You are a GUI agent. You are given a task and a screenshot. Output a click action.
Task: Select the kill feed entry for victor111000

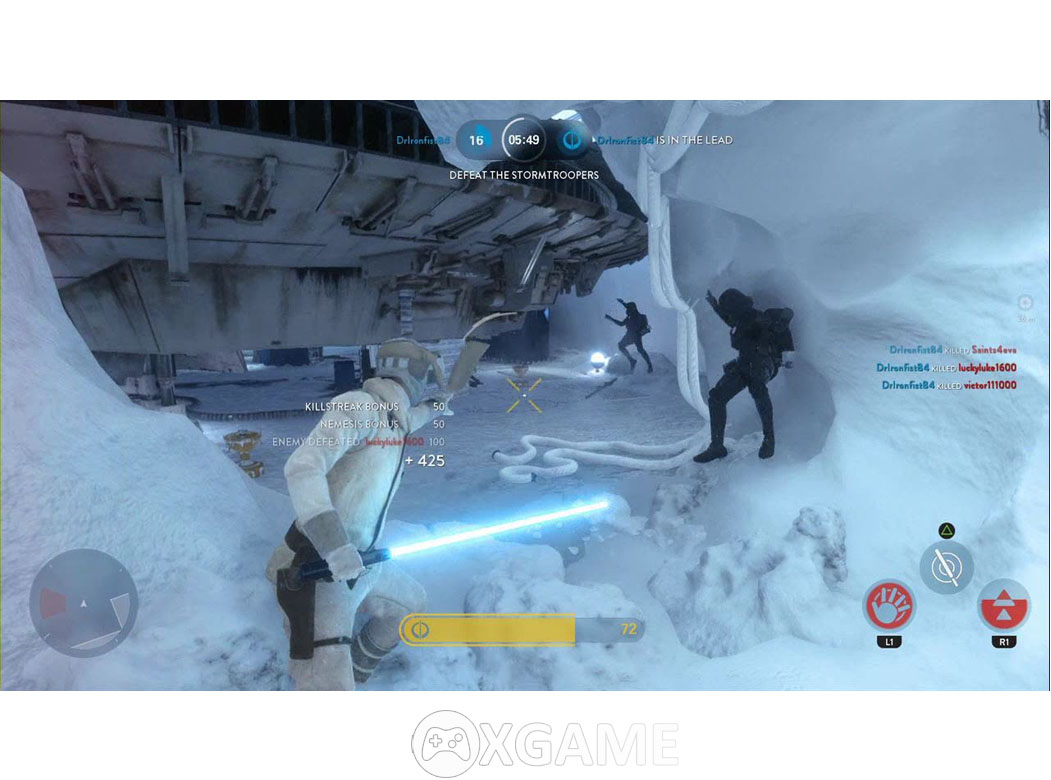(x=948, y=385)
